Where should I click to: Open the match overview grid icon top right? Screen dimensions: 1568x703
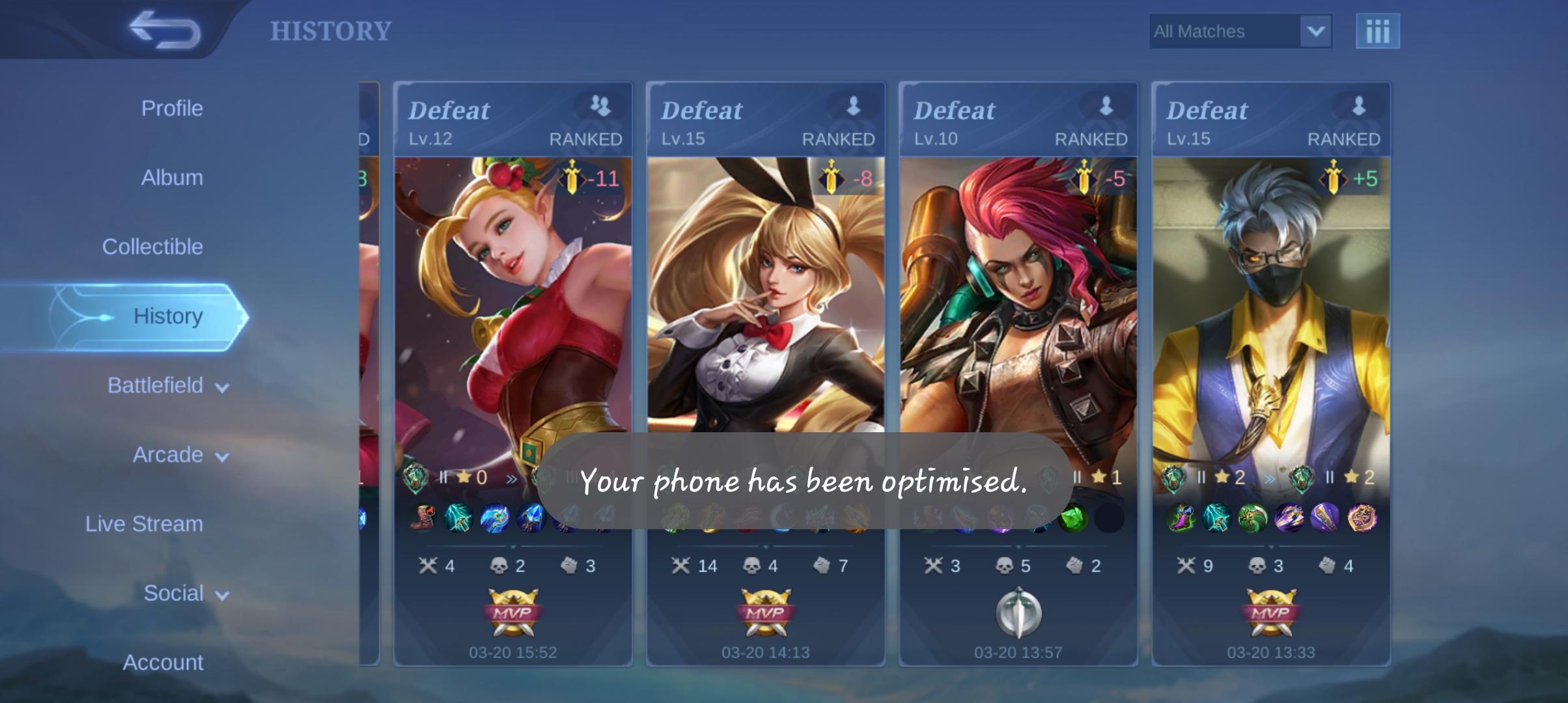tap(1379, 31)
